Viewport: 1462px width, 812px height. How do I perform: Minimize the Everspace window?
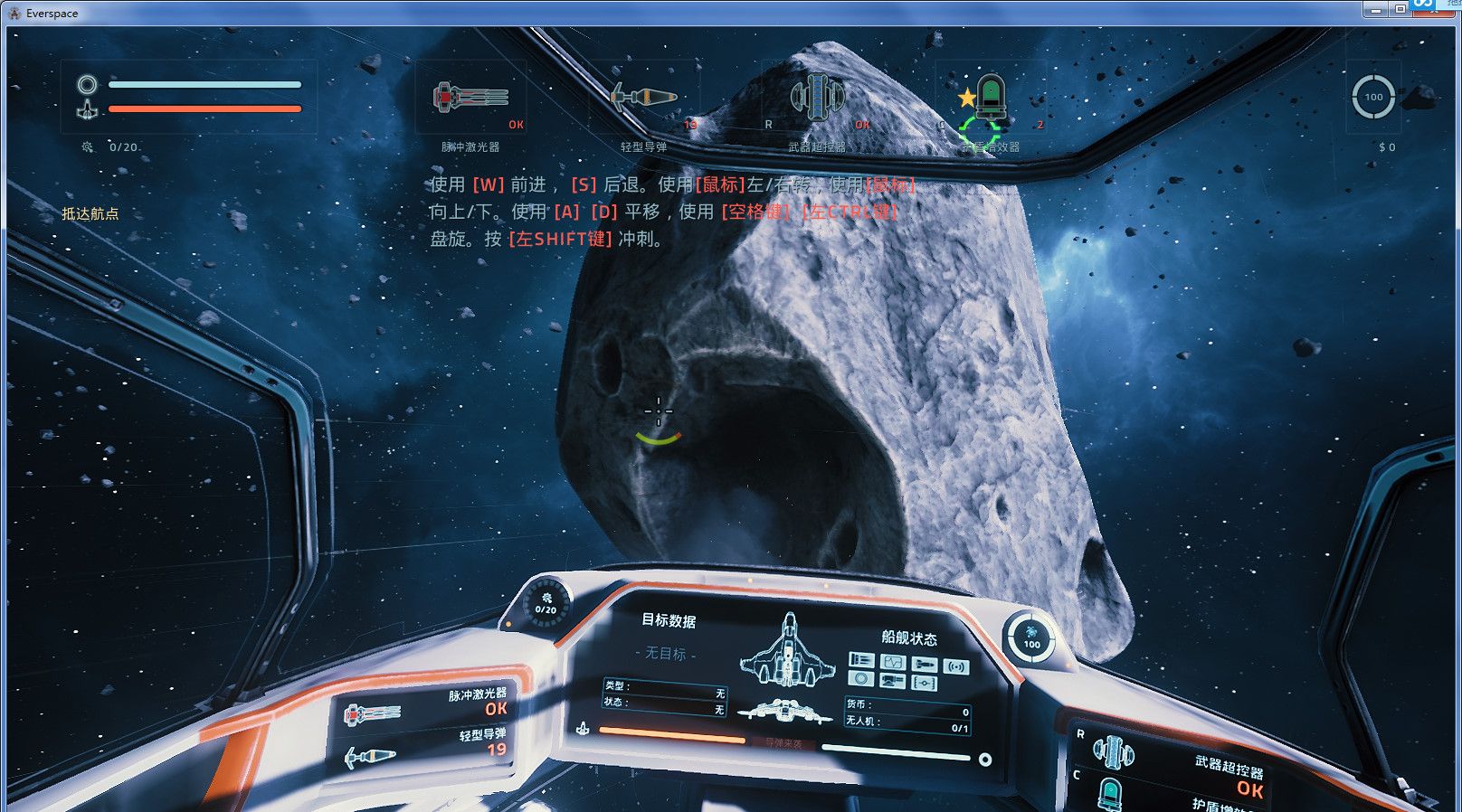coord(1376,8)
